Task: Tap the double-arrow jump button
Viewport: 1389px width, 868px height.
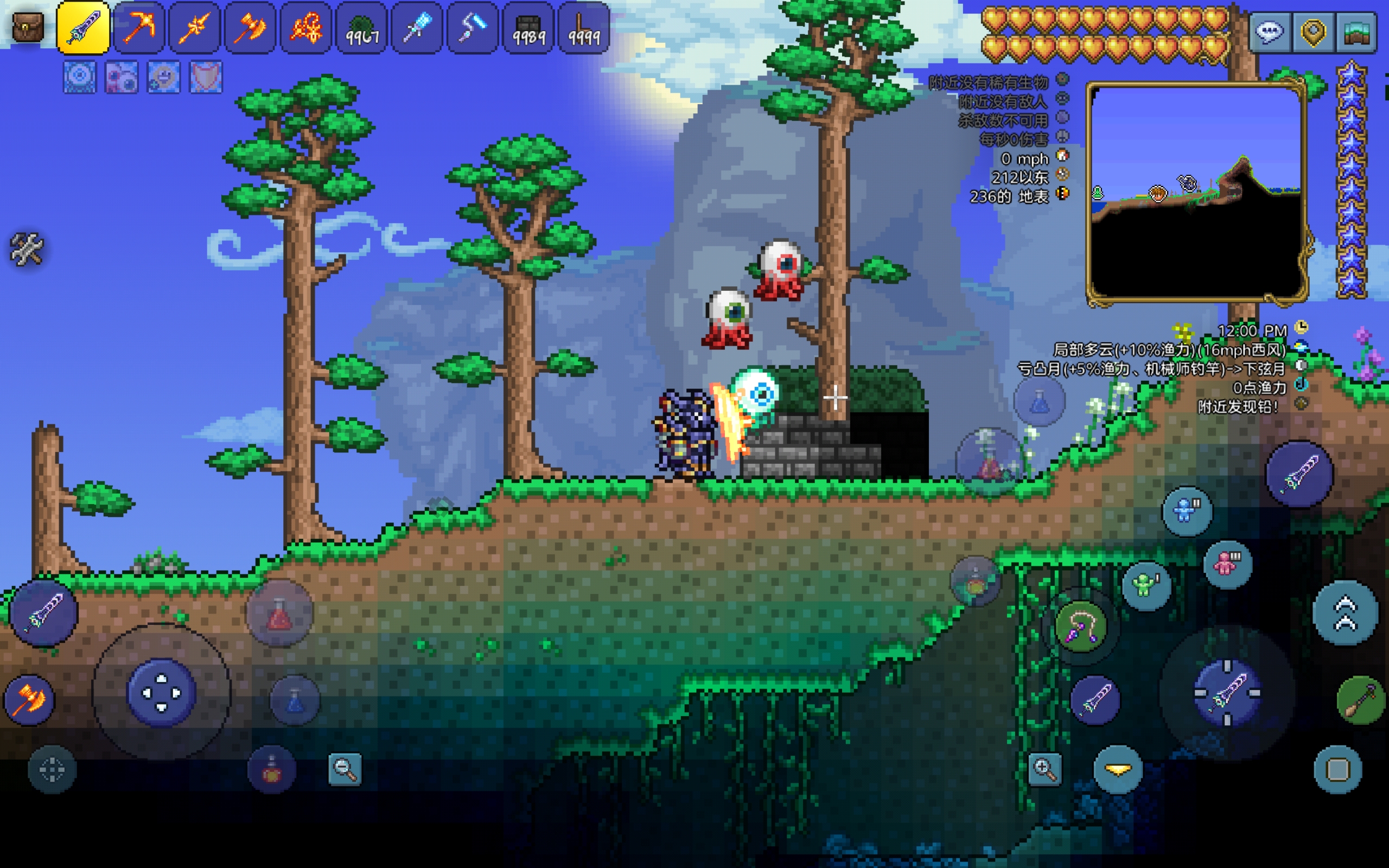Action: coord(1345,613)
